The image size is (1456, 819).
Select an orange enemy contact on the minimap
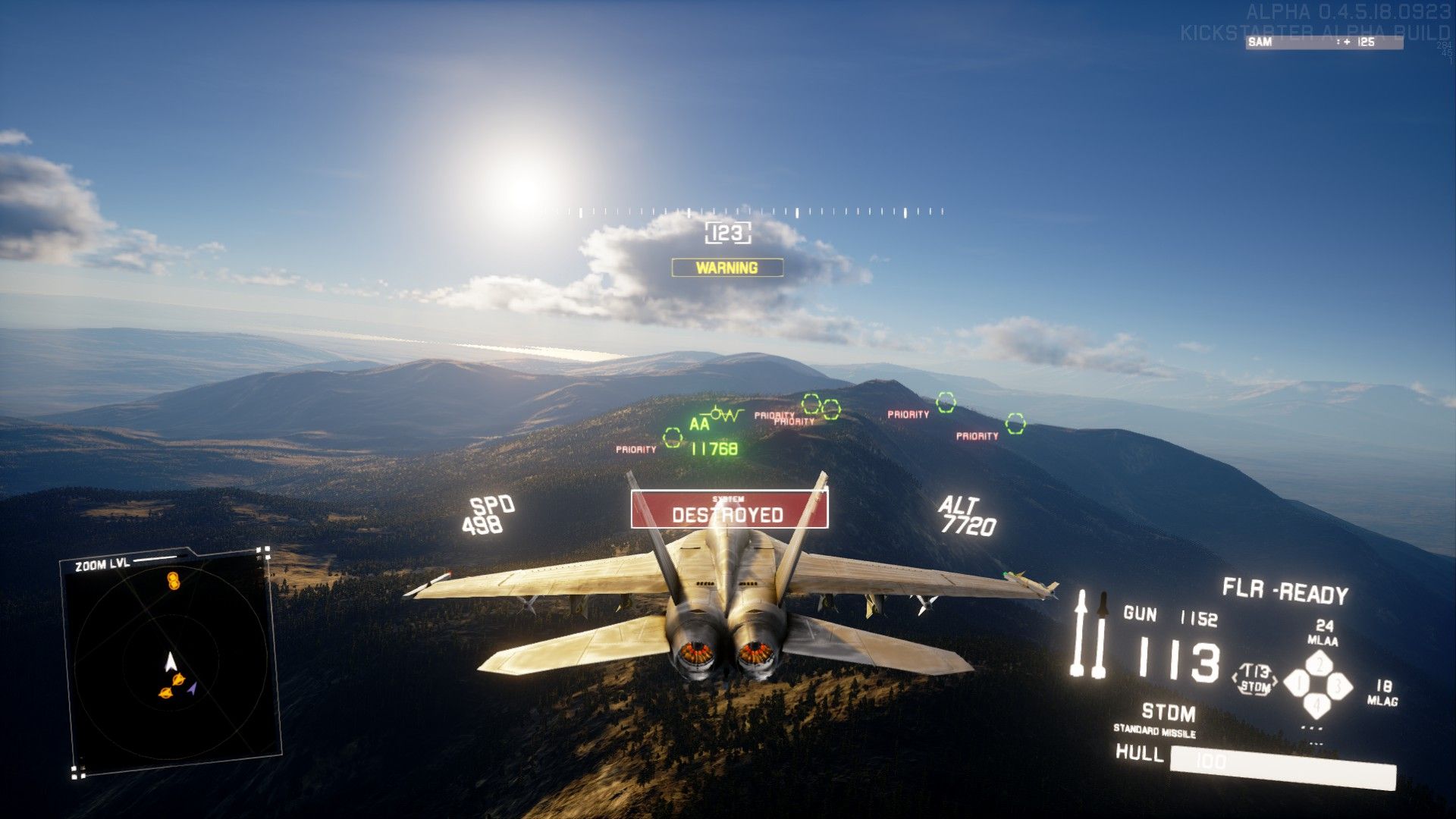pyautogui.click(x=177, y=679)
